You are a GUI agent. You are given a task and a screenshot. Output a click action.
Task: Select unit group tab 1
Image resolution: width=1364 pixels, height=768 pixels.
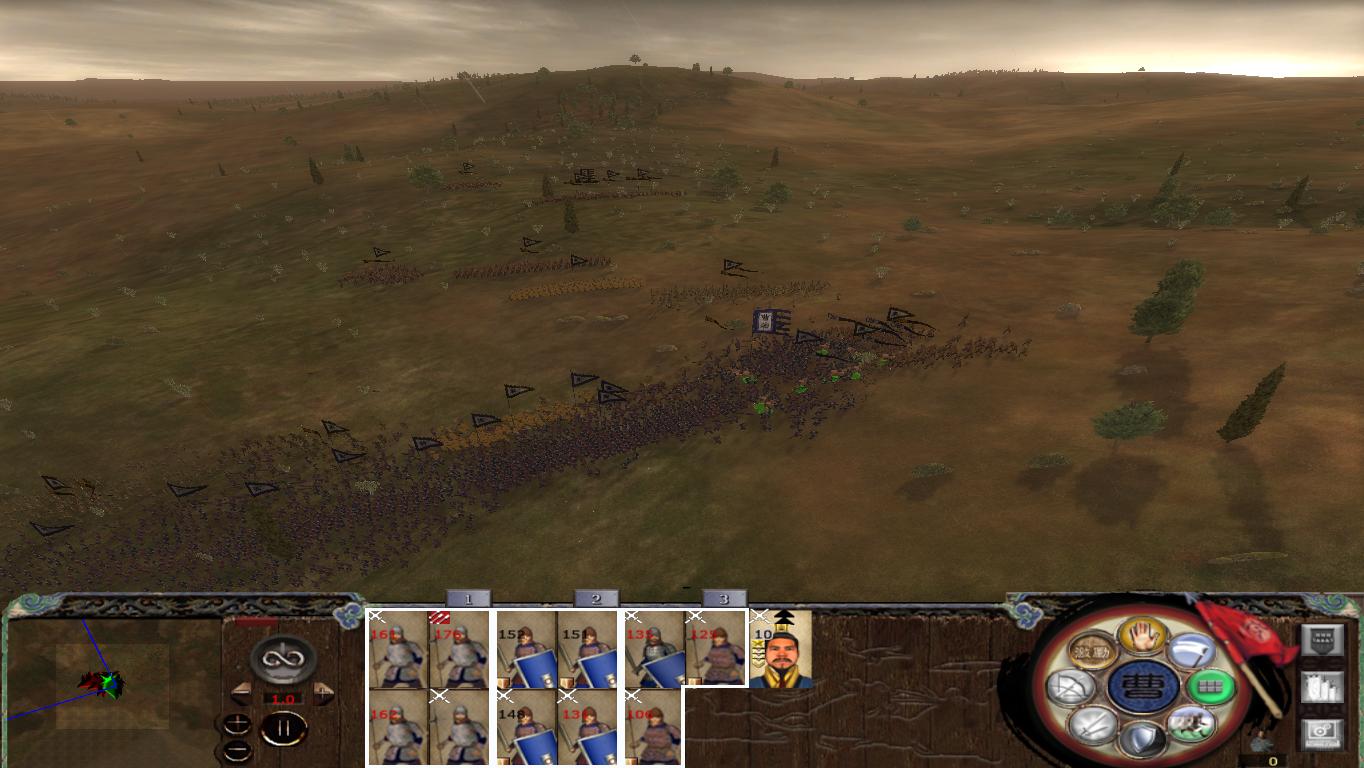[x=468, y=600]
